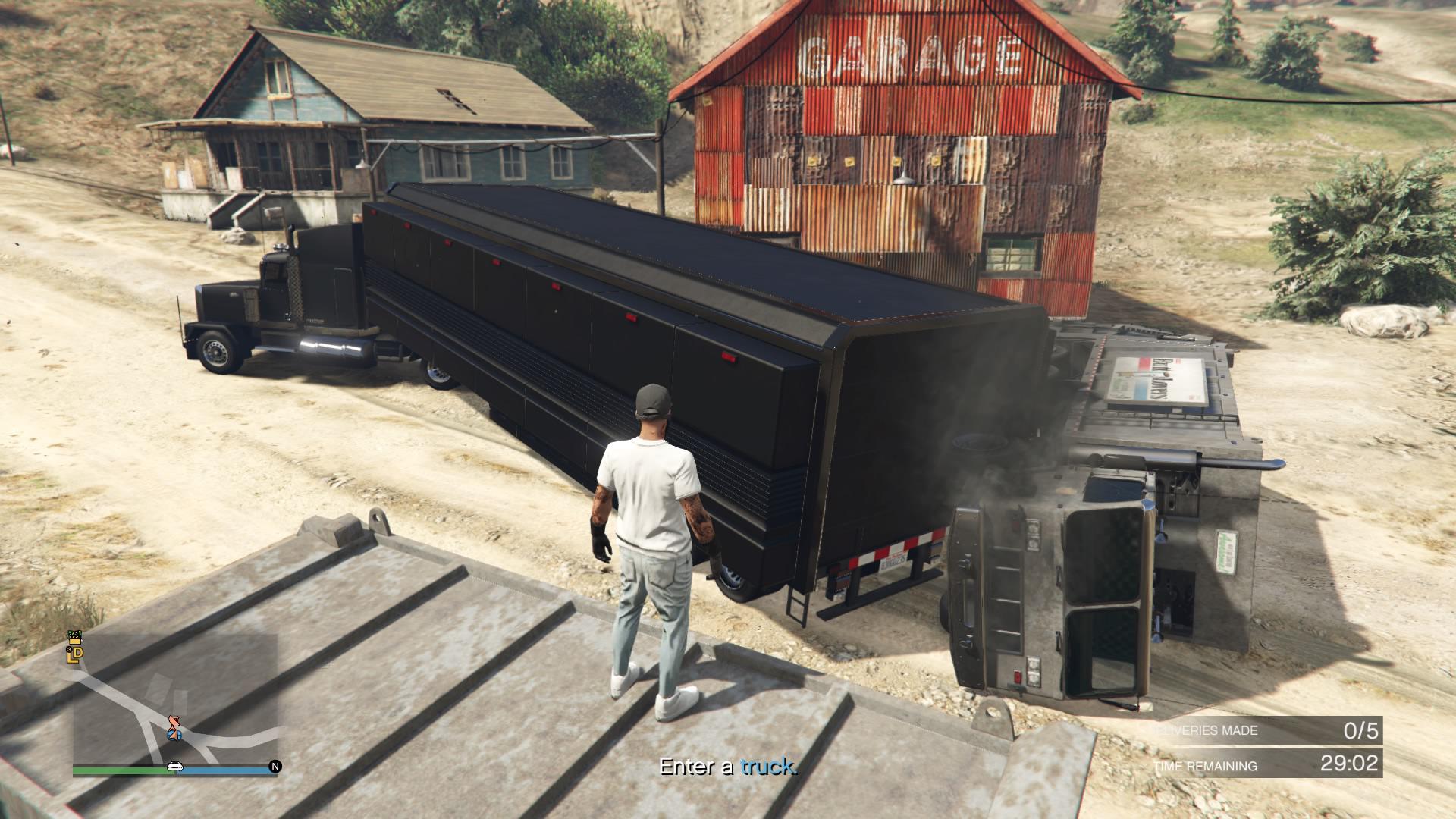Click the green-striped yellow blip on minimap
This screenshot has width=1456, height=819.
click(x=74, y=635)
